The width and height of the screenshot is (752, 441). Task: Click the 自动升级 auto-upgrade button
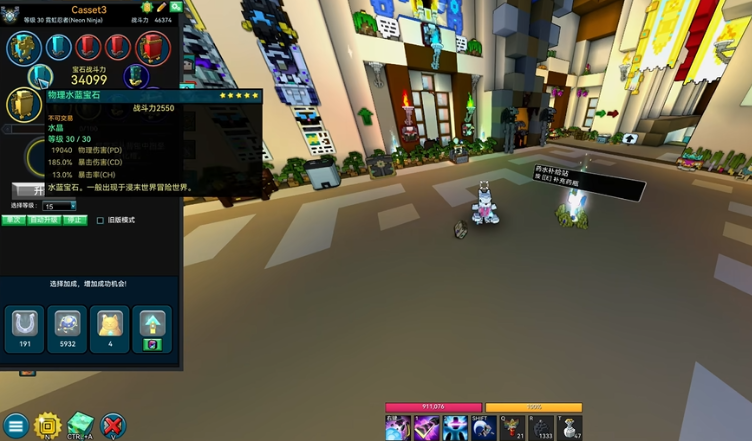(44, 220)
